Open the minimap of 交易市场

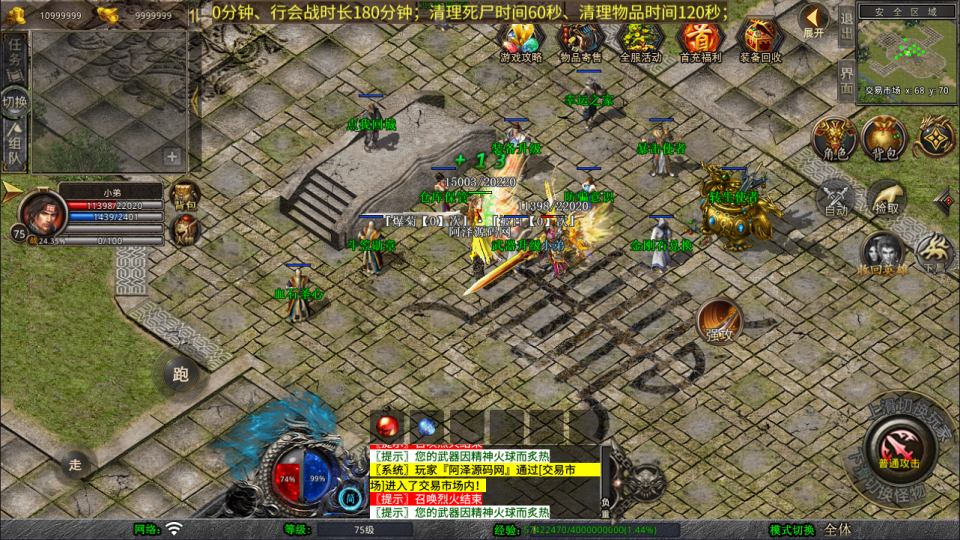pyautogui.click(x=906, y=48)
